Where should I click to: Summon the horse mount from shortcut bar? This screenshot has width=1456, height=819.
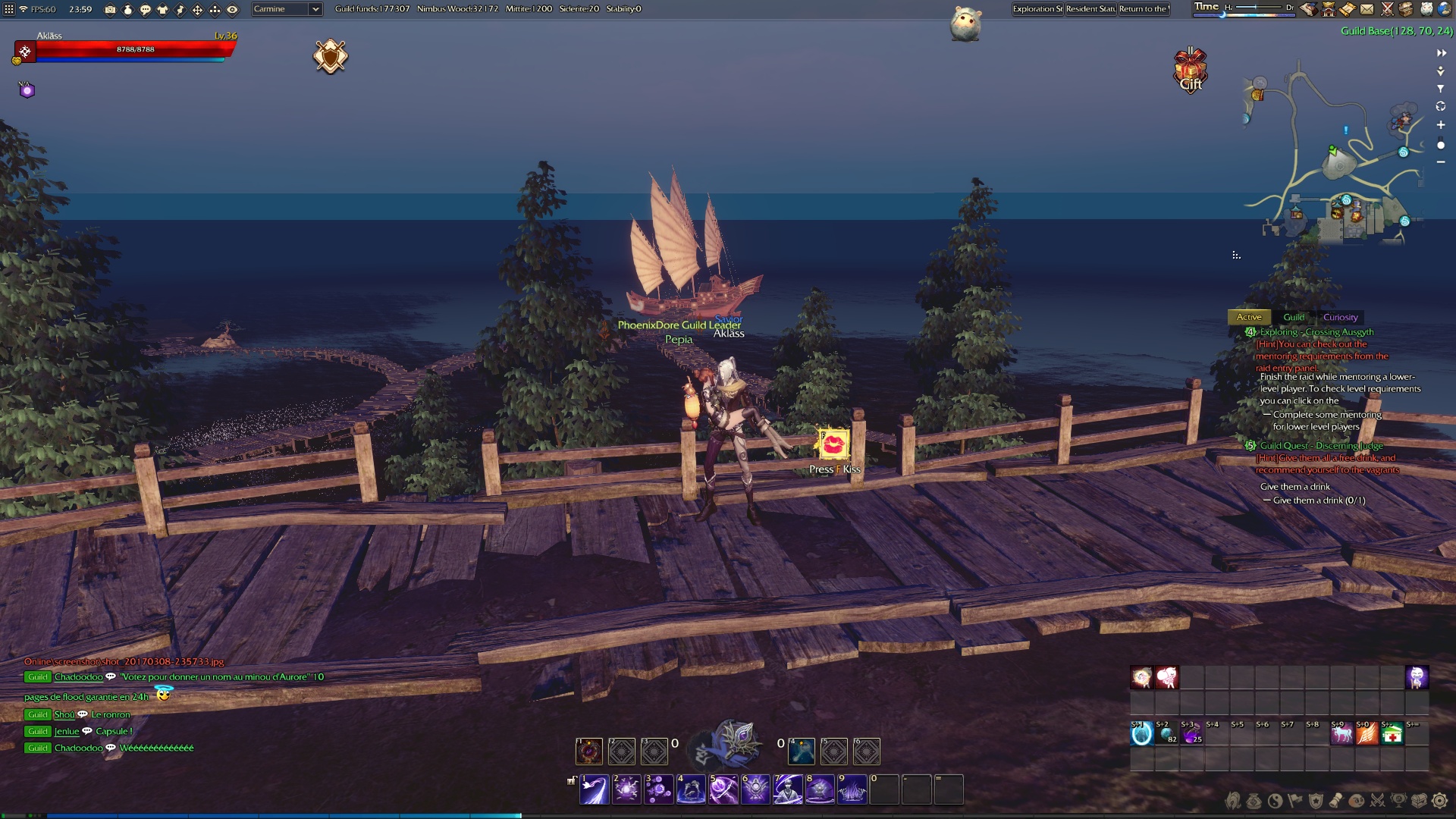pyautogui.click(x=1341, y=734)
